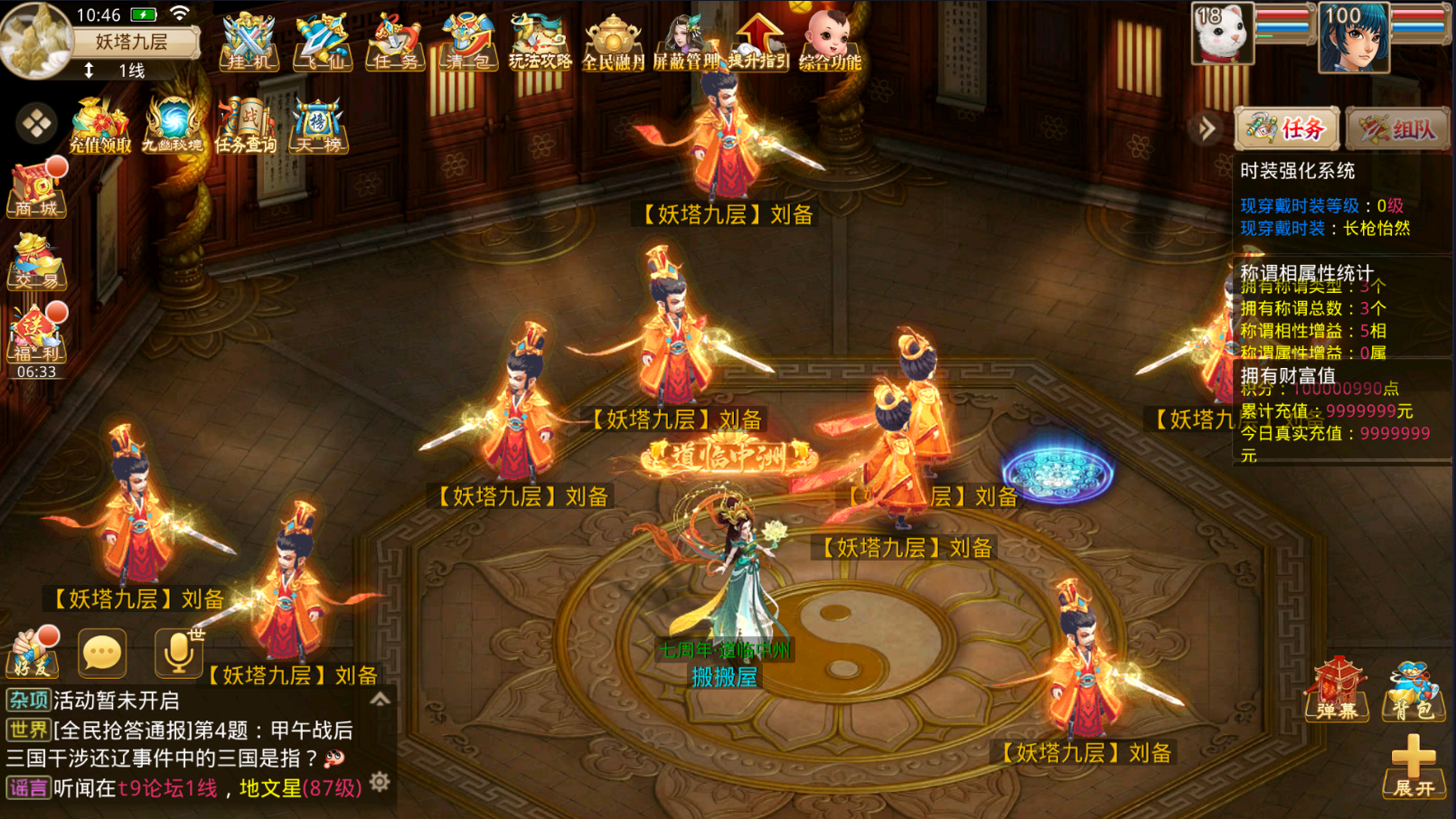
Task: Open the chat bubble button
Action: [x=101, y=653]
